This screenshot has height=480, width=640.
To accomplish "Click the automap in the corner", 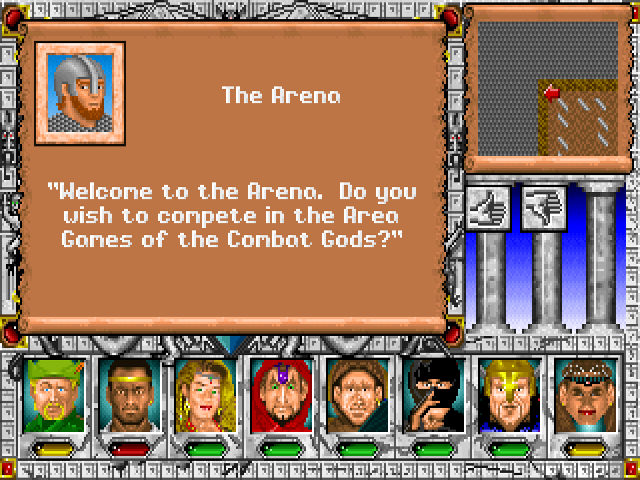I will pos(546,88).
